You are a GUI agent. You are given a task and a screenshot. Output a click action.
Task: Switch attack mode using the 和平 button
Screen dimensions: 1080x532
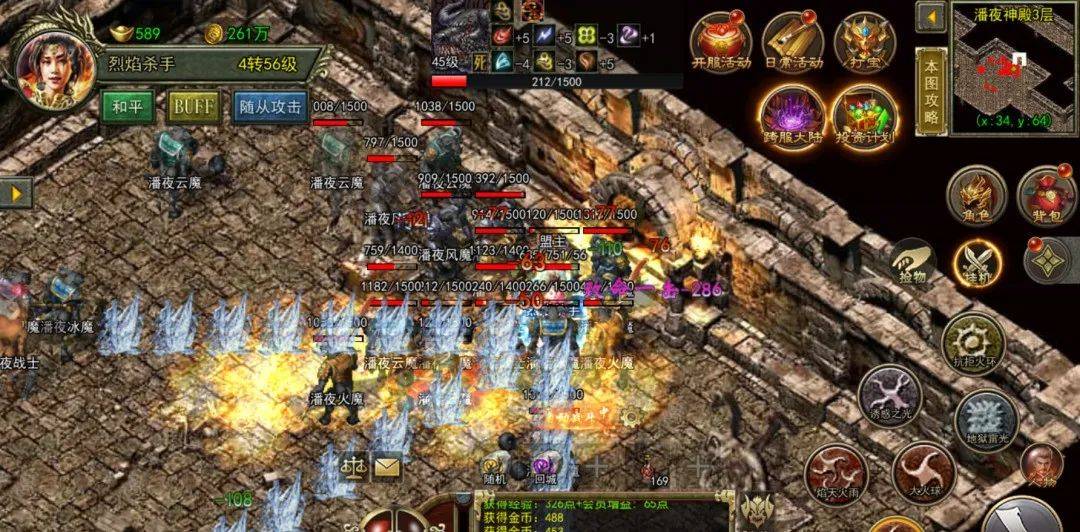click(127, 106)
